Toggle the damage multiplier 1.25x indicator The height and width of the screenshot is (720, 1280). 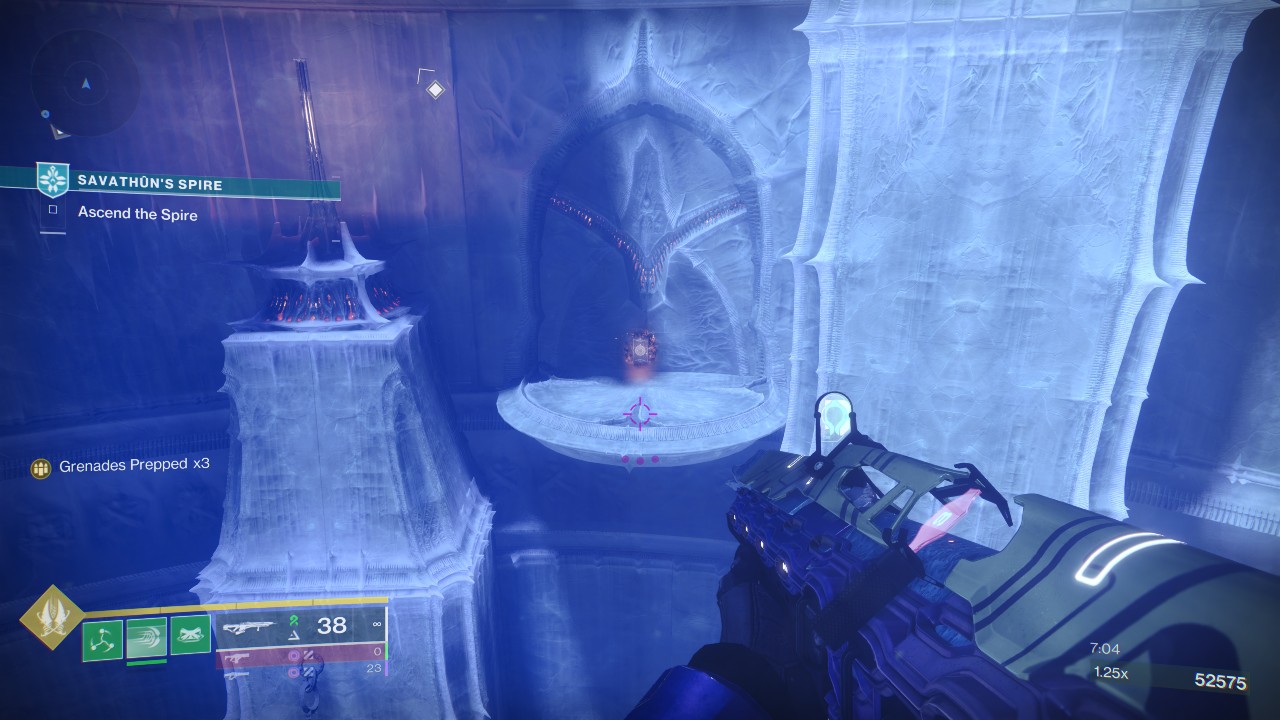coord(1111,672)
